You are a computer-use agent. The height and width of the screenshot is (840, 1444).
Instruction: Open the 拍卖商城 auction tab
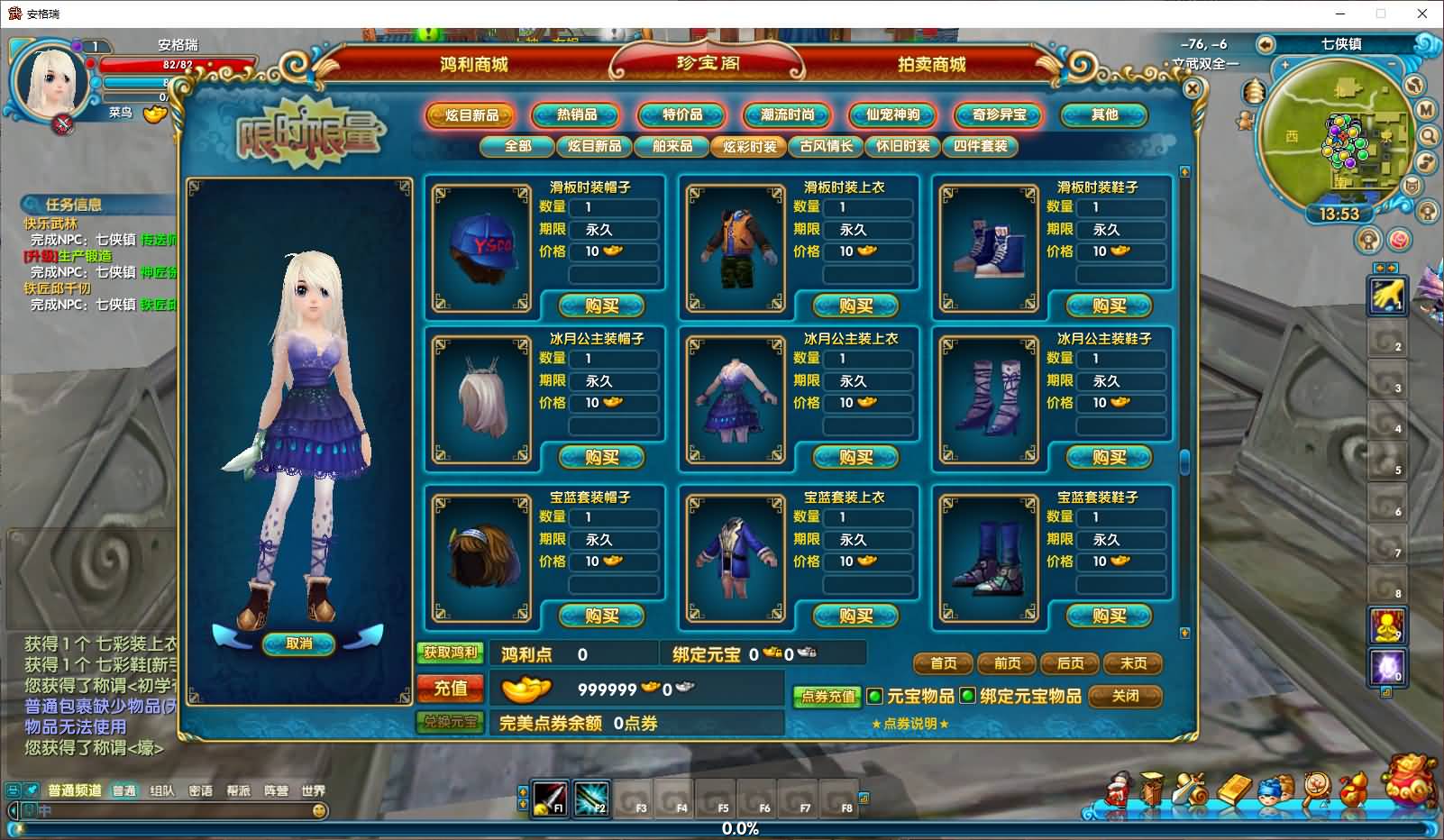[x=931, y=65]
